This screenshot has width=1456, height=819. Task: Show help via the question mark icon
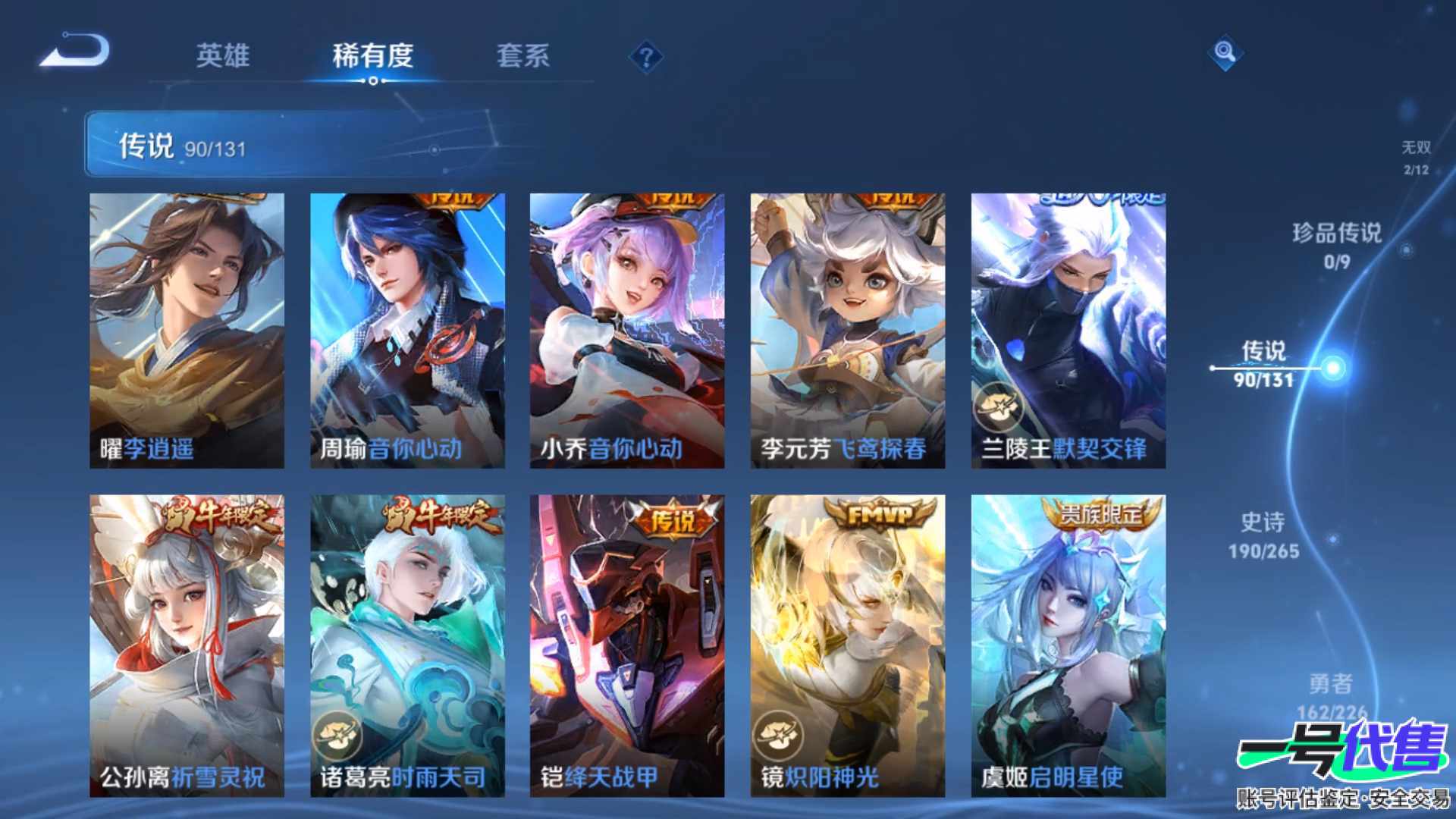click(646, 58)
